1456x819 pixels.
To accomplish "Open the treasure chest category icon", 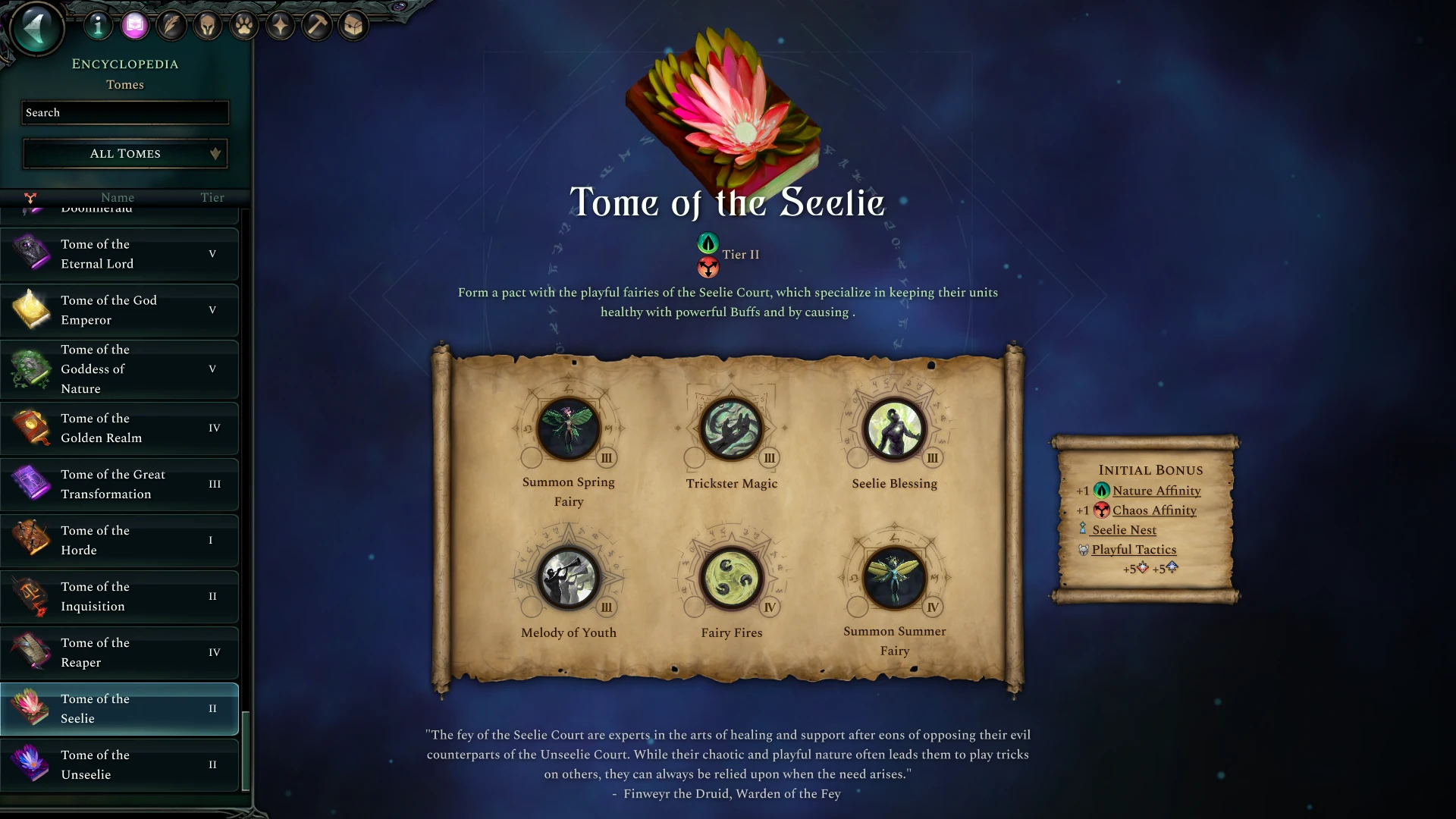I will coord(353,24).
